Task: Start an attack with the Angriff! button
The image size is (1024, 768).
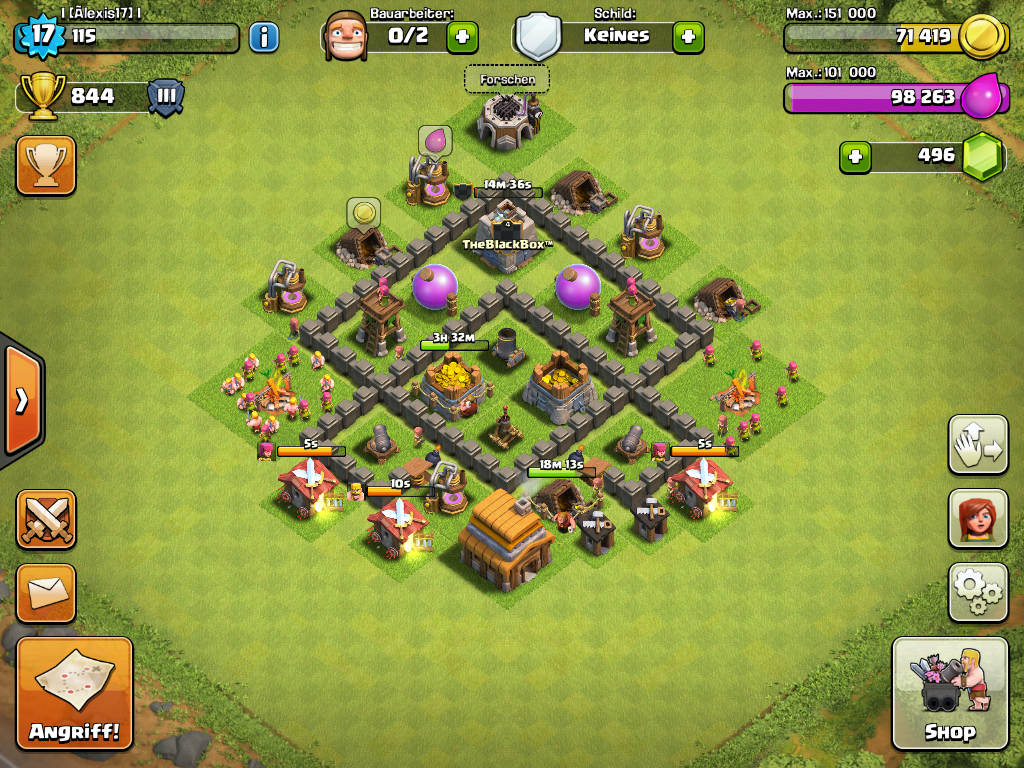Action: point(74,693)
